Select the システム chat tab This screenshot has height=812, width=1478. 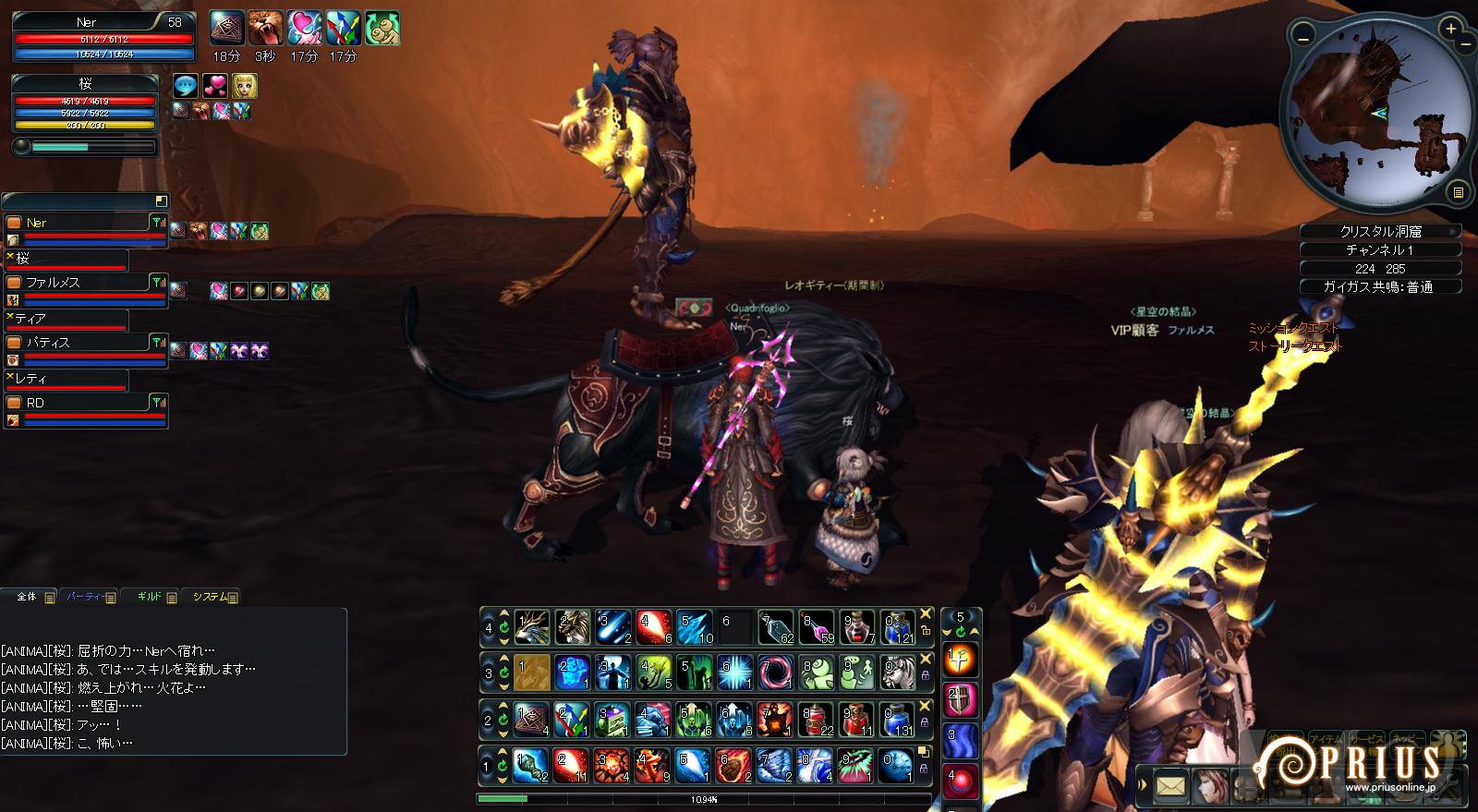tap(211, 597)
